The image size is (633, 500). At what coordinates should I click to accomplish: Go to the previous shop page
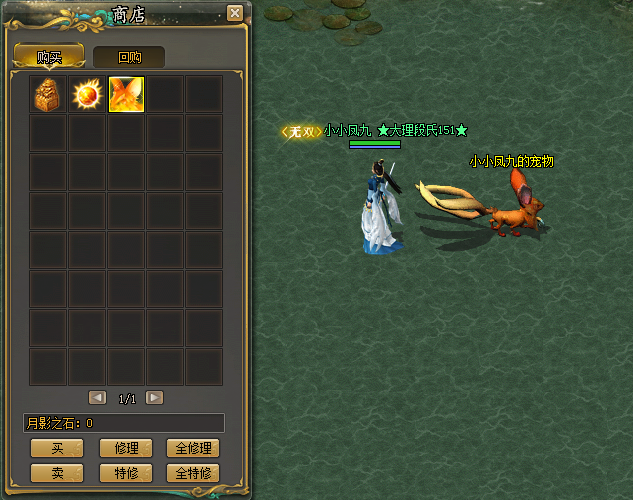tap(97, 397)
